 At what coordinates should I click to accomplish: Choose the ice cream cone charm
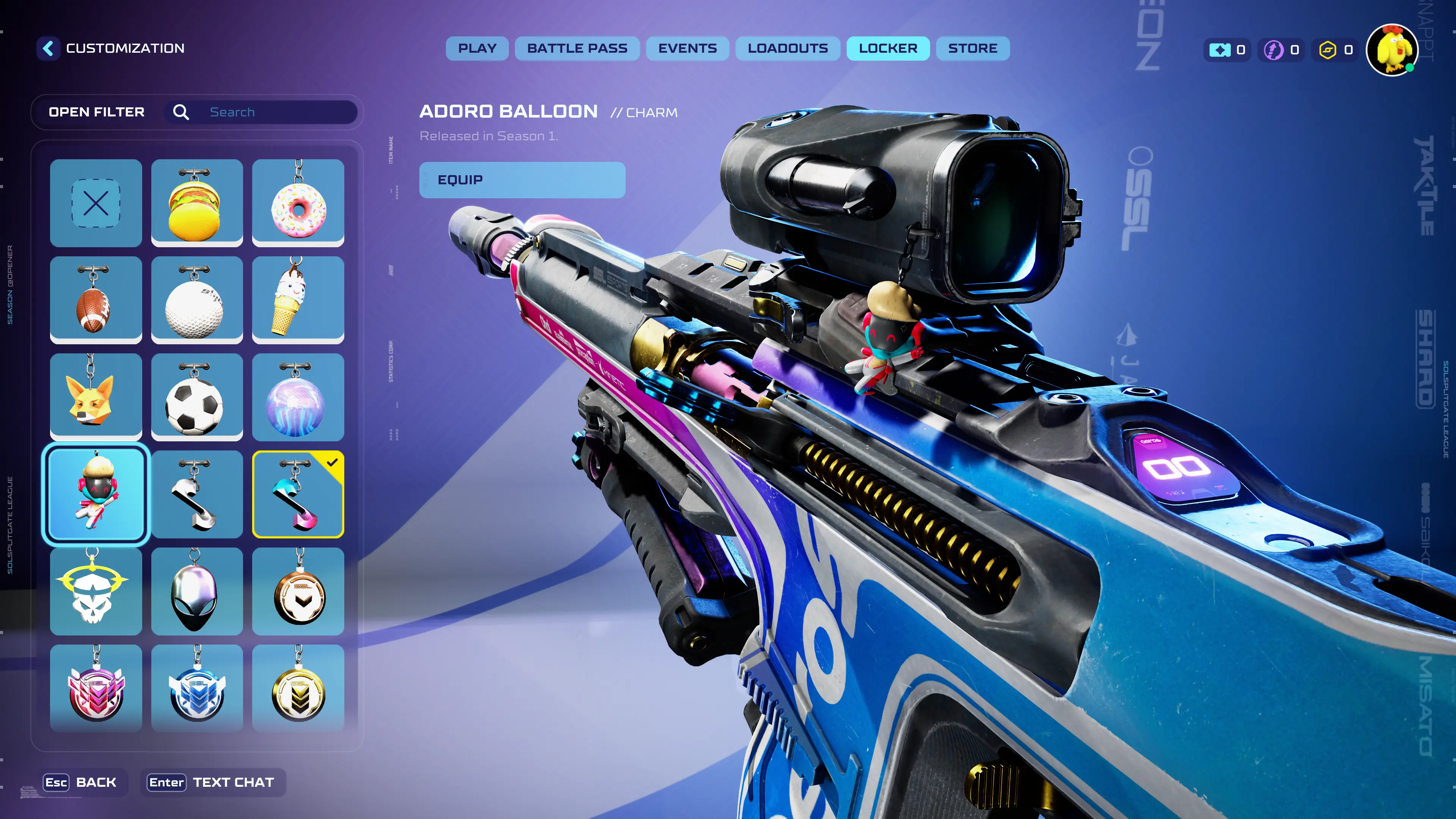[x=298, y=300]
